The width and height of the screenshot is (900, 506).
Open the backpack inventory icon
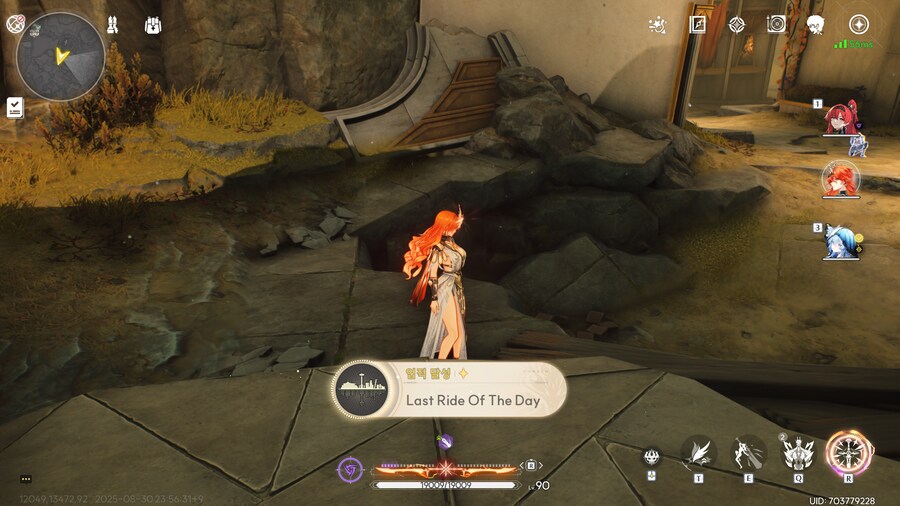pyautogui.click(x=153, y=25)
